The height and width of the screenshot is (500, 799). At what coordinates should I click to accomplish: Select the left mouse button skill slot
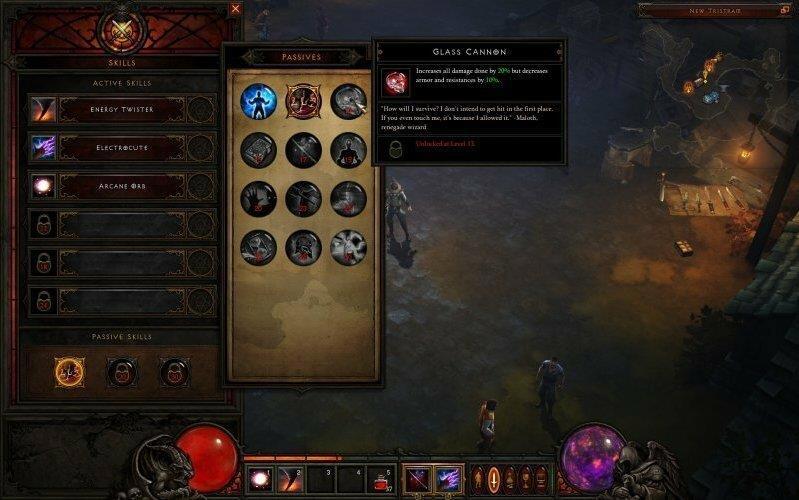(417, 479)
